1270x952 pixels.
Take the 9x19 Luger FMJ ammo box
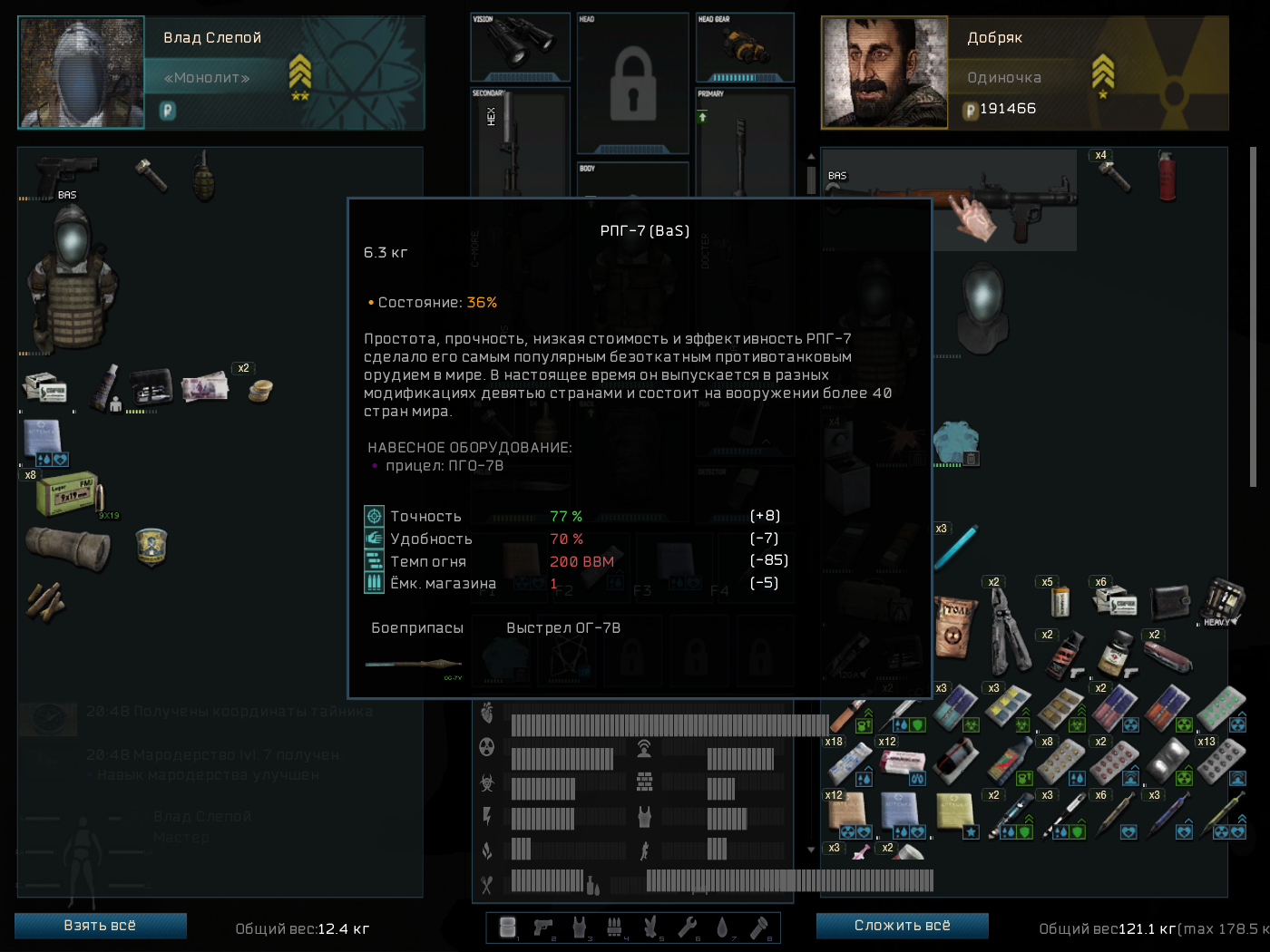point(69,493)
